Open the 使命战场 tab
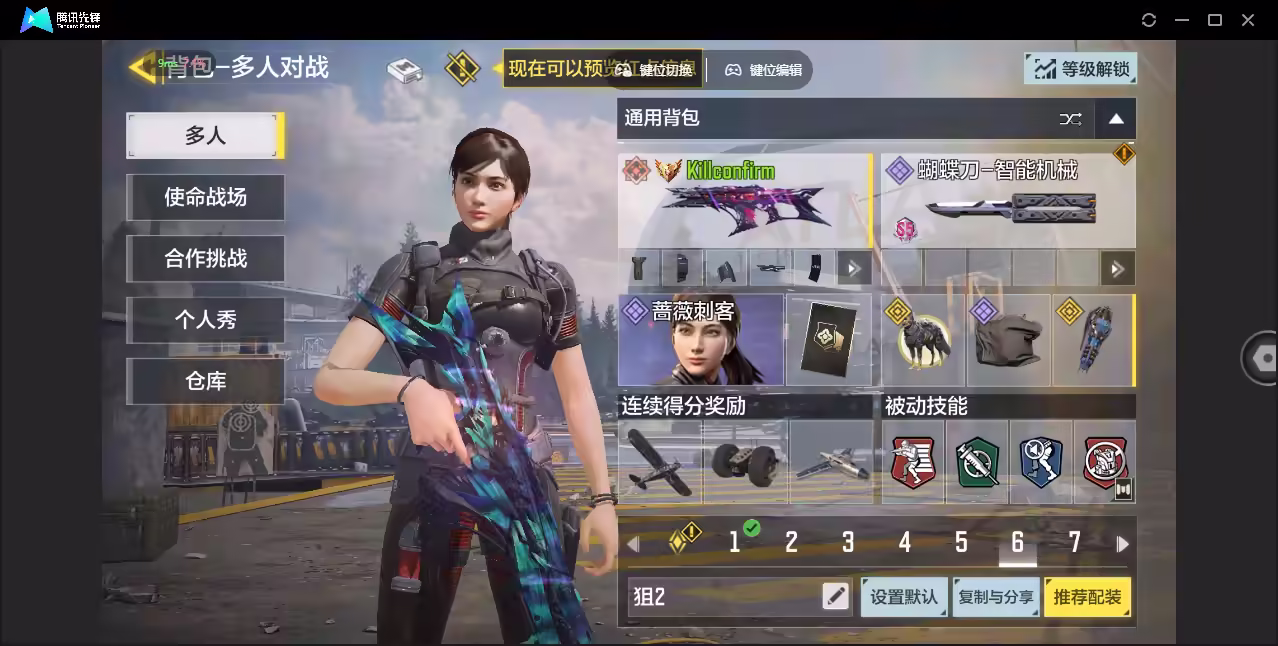The height and width of the screenshot is (646, 1278). 205,197
